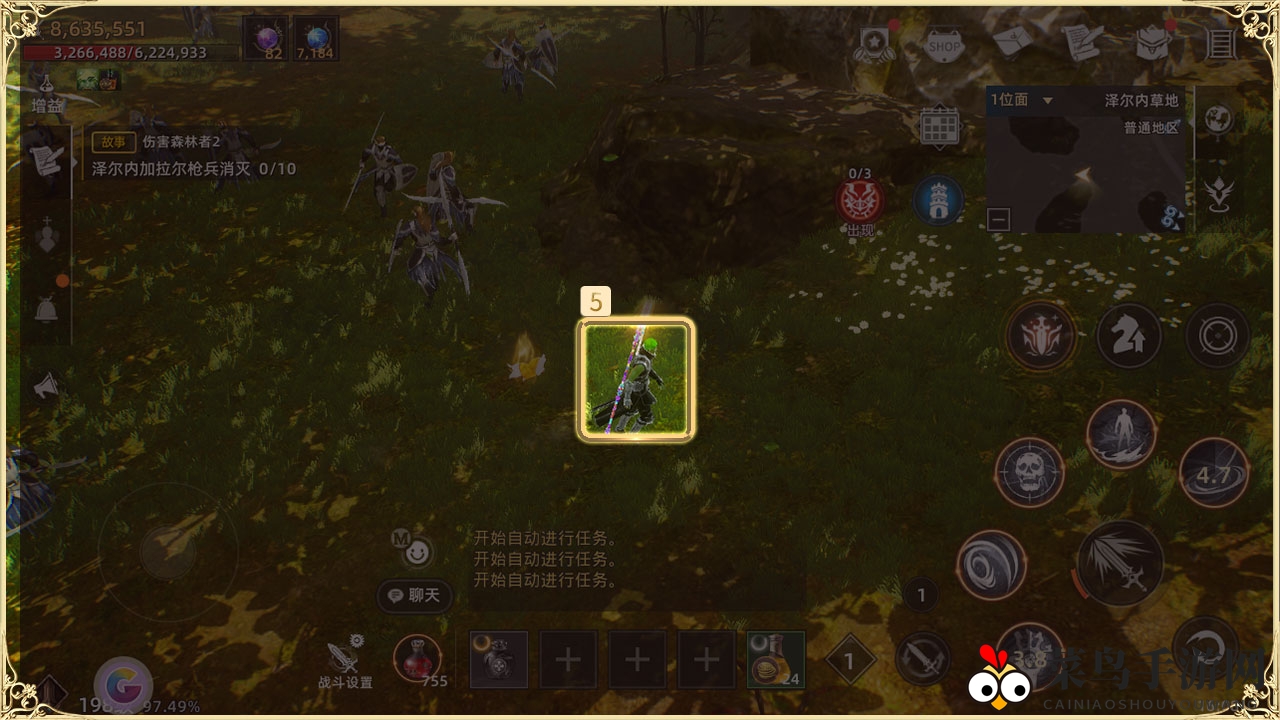The image size is (1280, 720).
Task: Select the red demon boss 出现 icon
Action: [859, 201]
